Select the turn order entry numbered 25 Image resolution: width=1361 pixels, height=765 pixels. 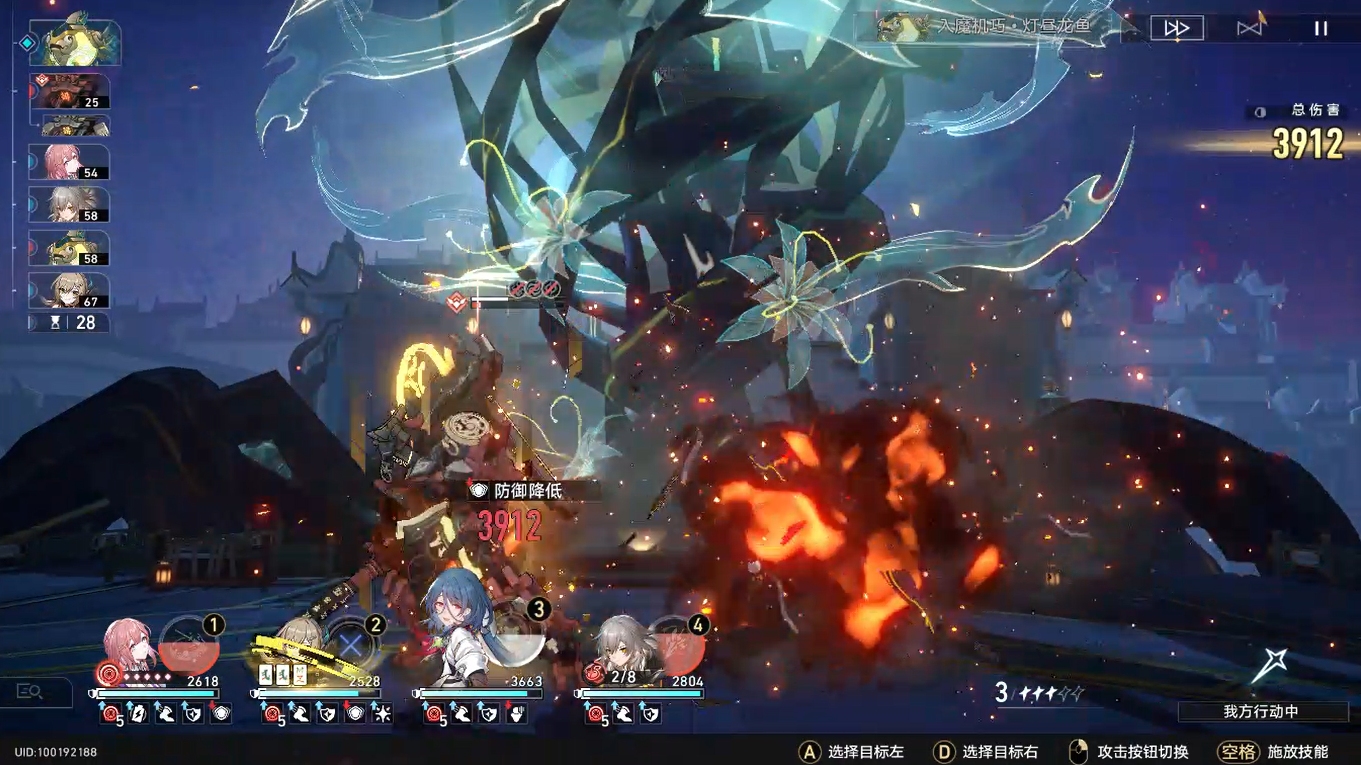69,92
